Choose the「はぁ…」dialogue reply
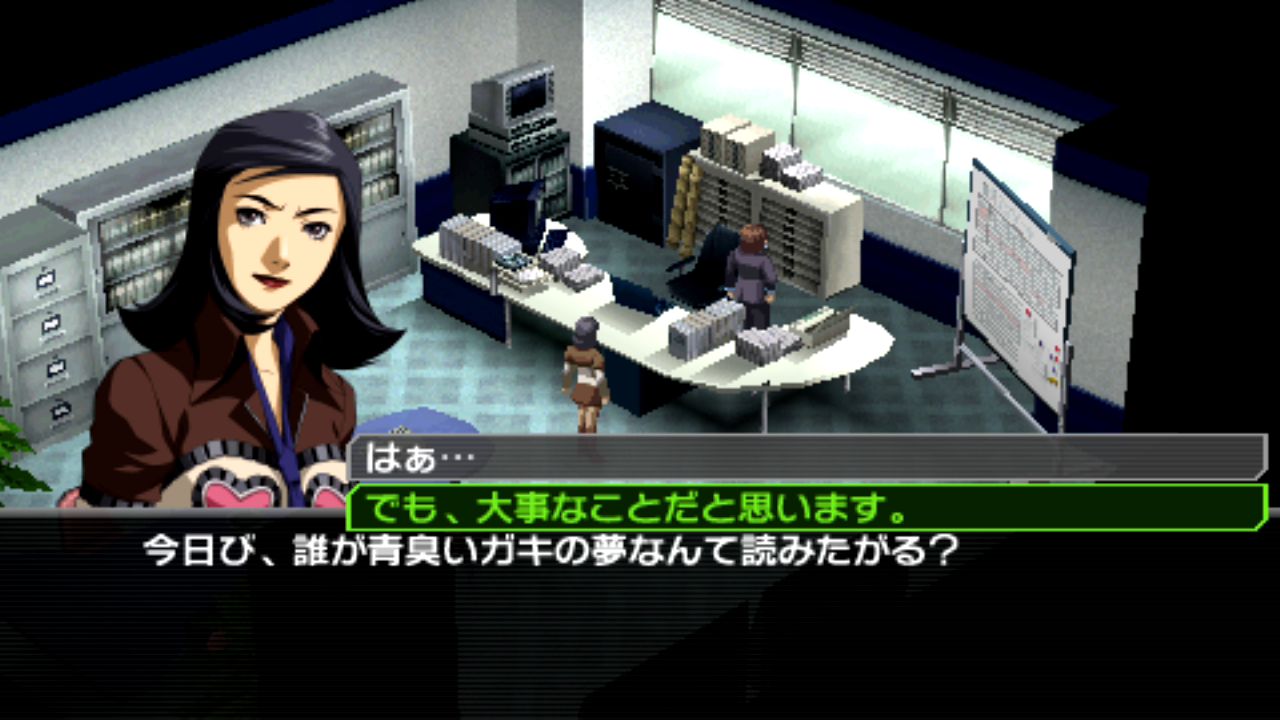 coord(806,458)
